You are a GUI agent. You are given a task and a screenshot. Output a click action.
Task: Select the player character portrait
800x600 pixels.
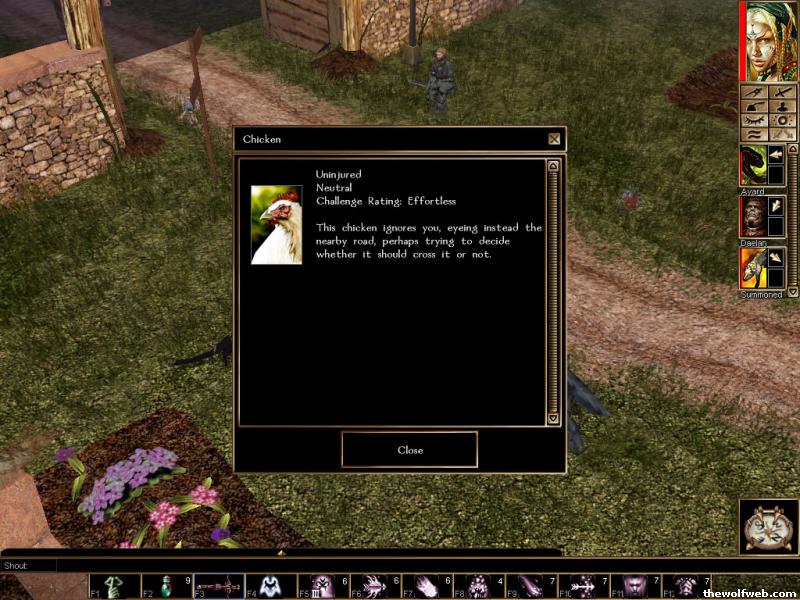click(769, 42)
